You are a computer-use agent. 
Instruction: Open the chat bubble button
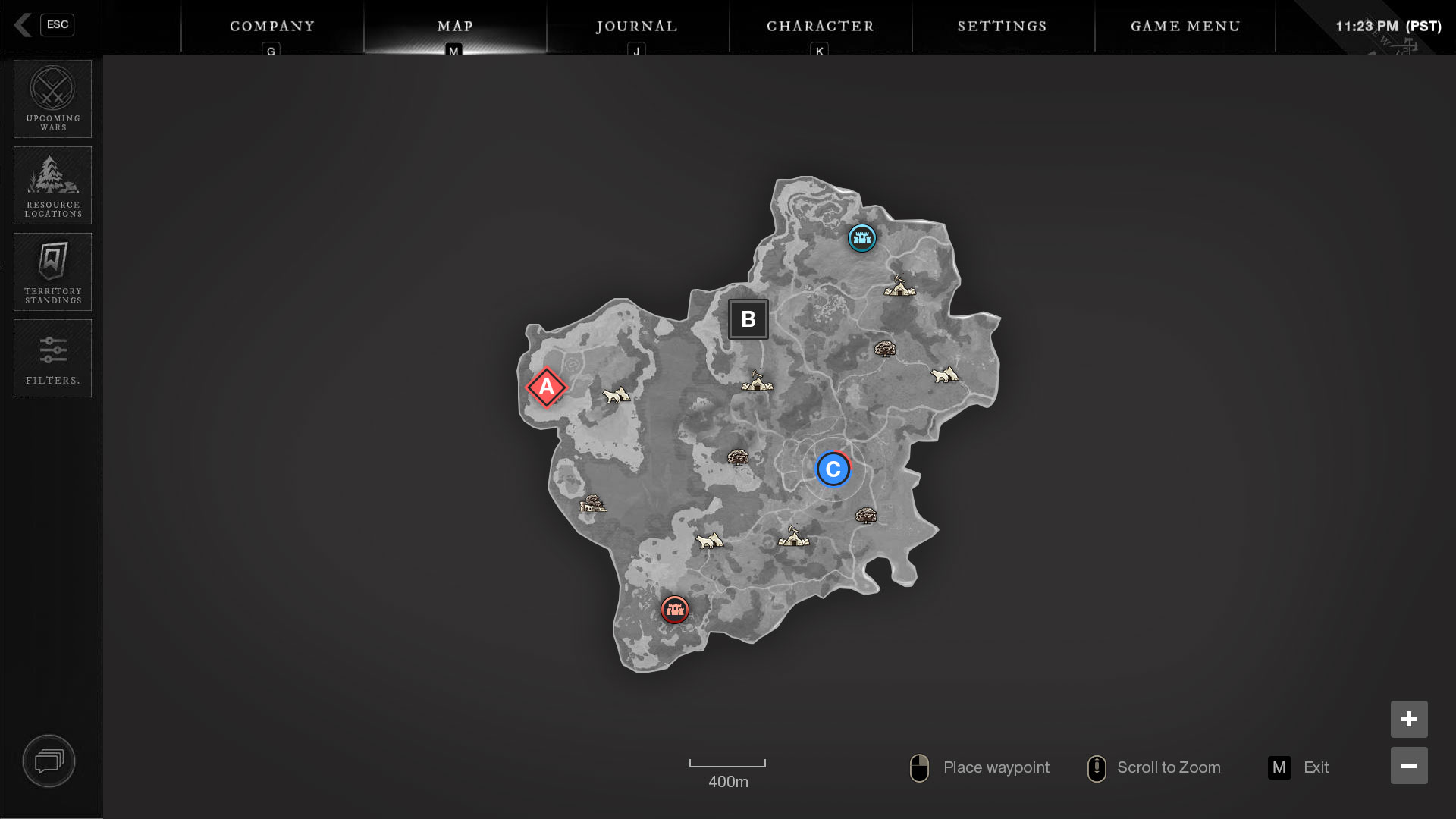pos(49,761)
